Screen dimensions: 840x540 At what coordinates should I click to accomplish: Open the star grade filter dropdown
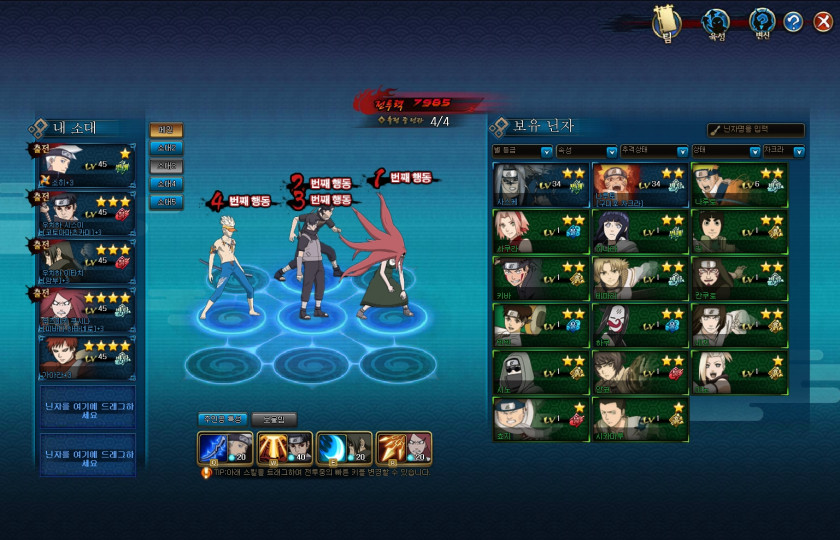[546, 152]
